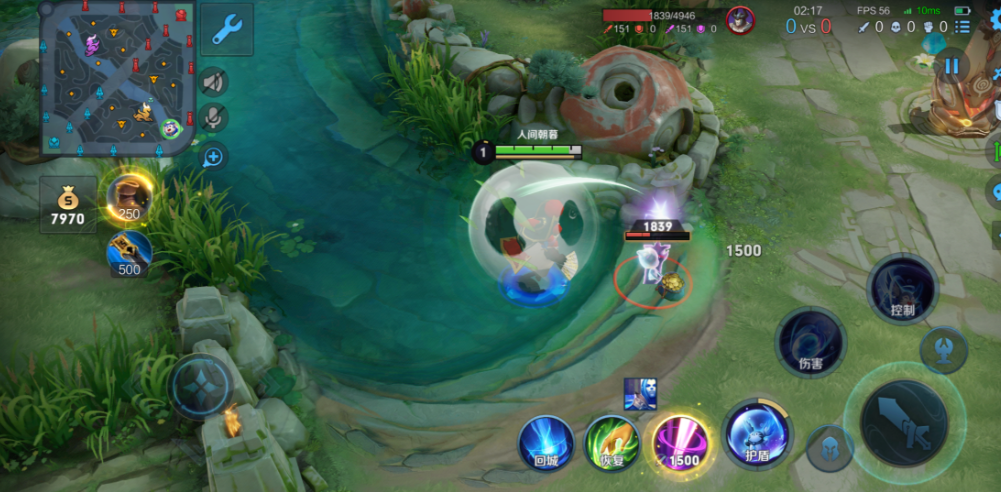The image size is (1001, 492).
Task: Use the 恢复 heal spell
Action: point(612,442)
